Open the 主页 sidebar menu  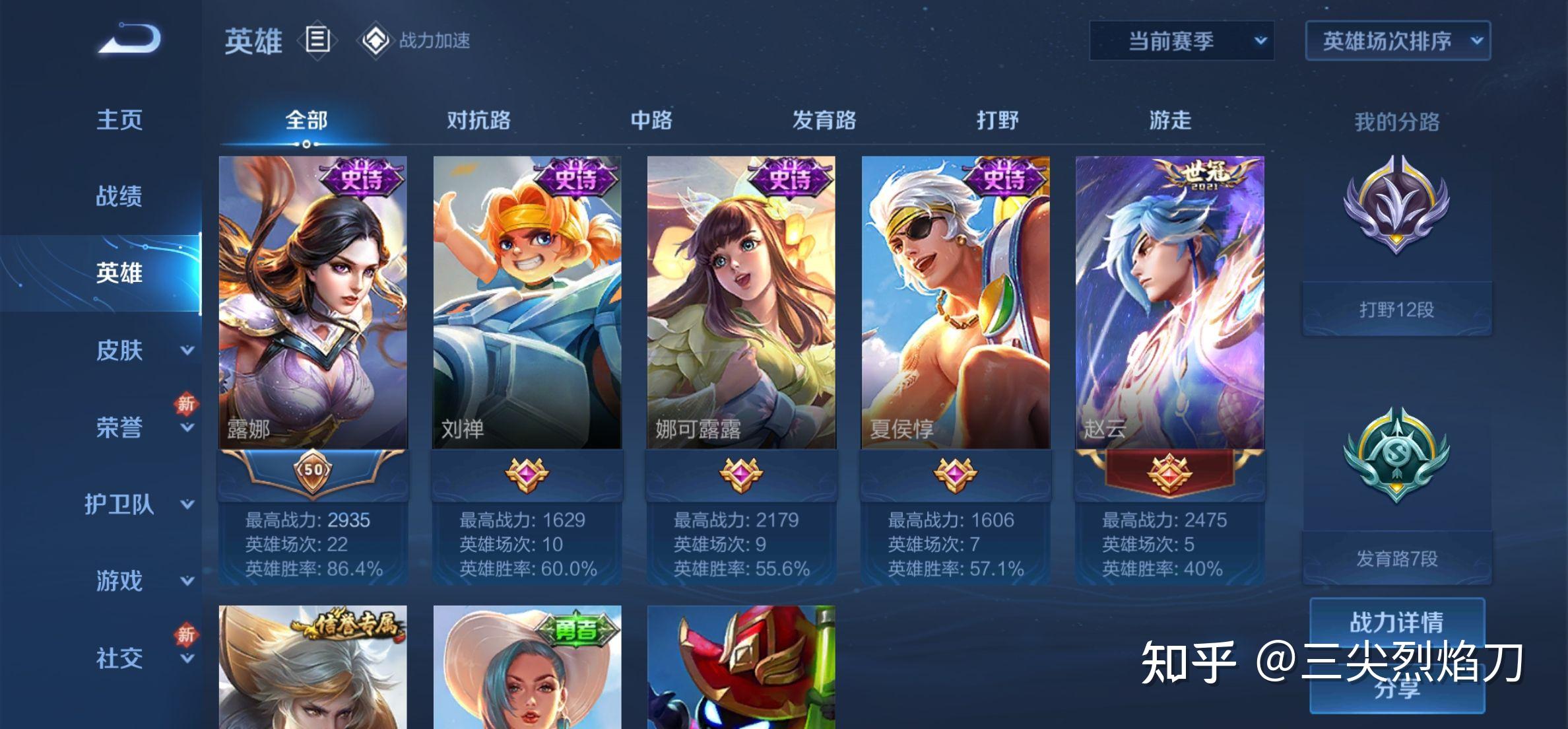(x=119, y=120)
